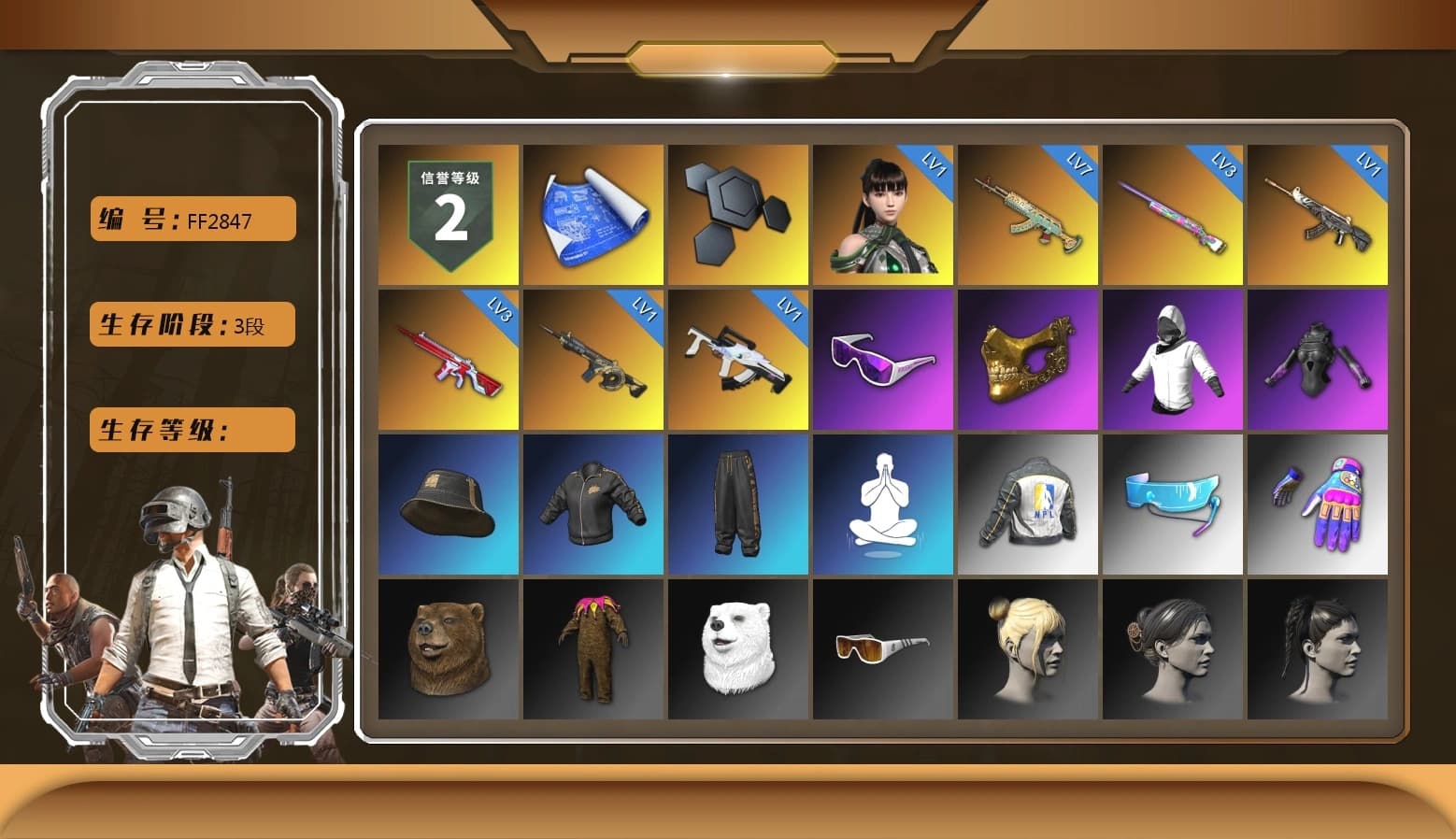Select the white hoodie outfit
Screen dimensions: 1456x839
[x=1173, y=358]
